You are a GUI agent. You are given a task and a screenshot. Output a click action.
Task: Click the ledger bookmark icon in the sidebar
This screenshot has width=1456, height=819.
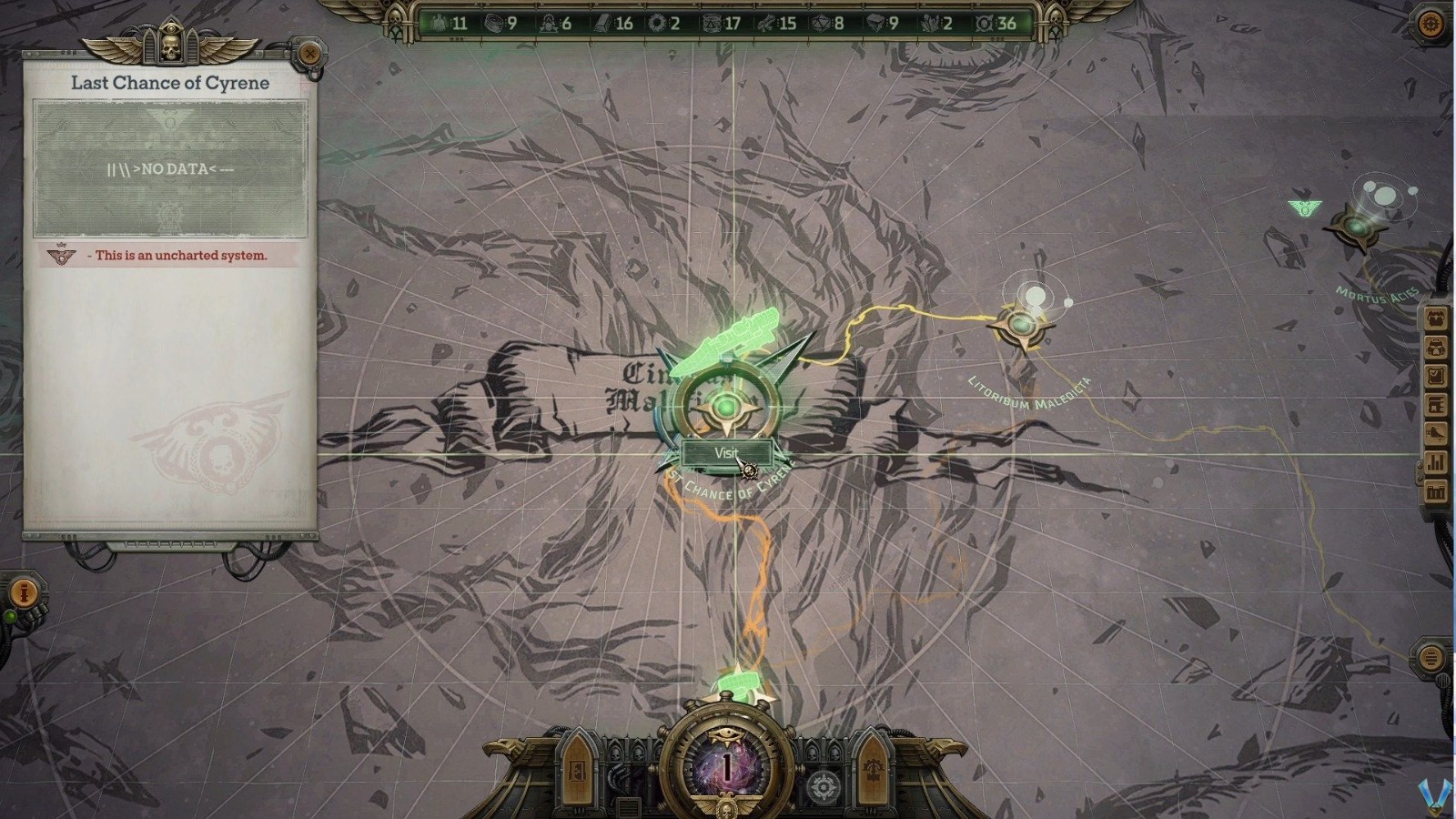point(1435,405)
